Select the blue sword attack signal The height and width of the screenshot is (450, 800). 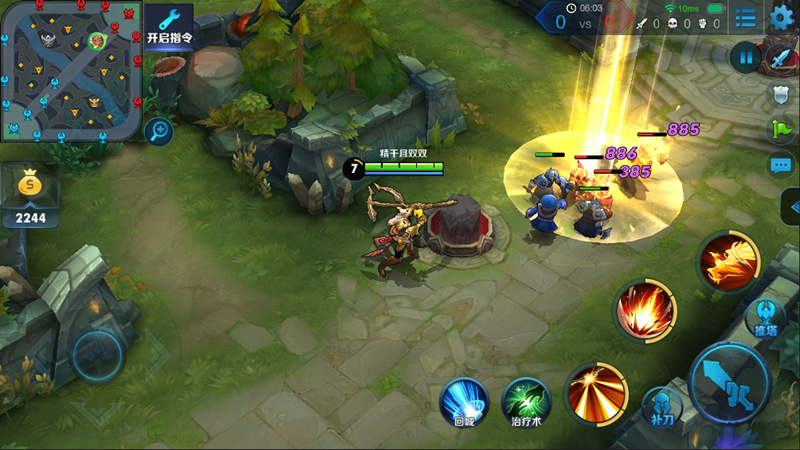781,58
